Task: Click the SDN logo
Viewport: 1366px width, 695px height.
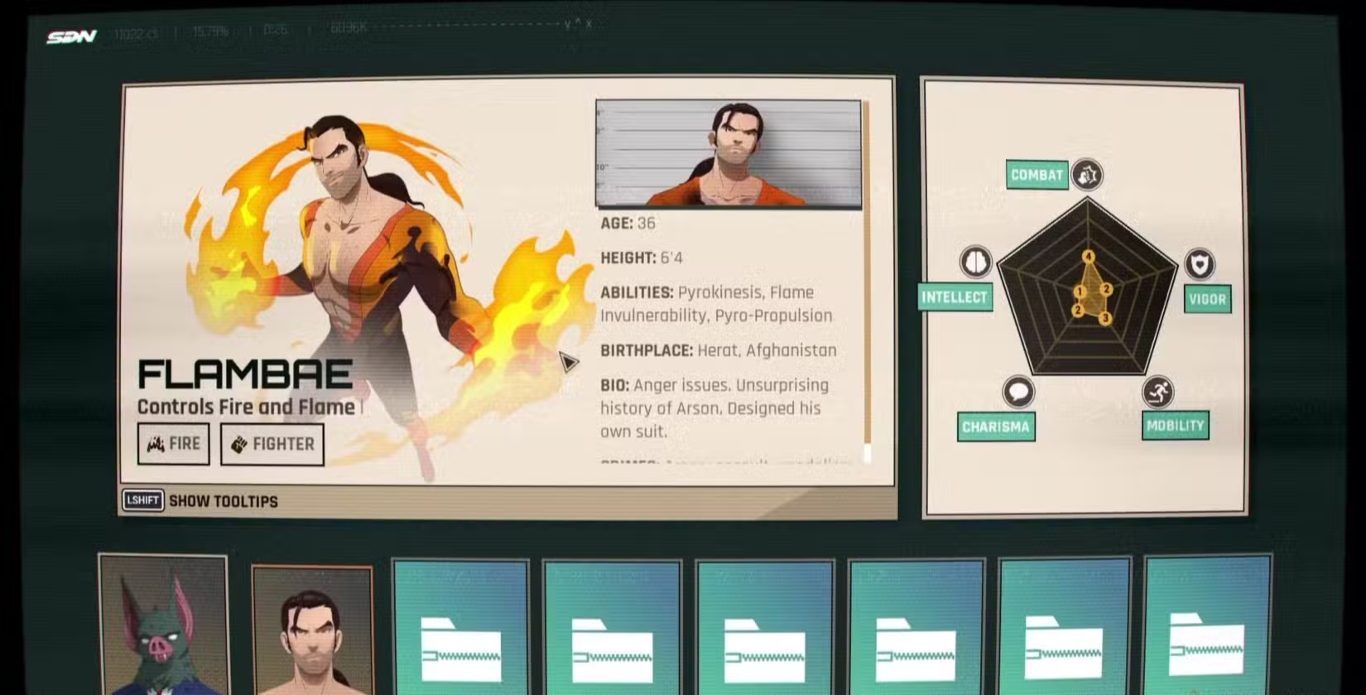Action: pyautogui.click(x=71, y=37)
